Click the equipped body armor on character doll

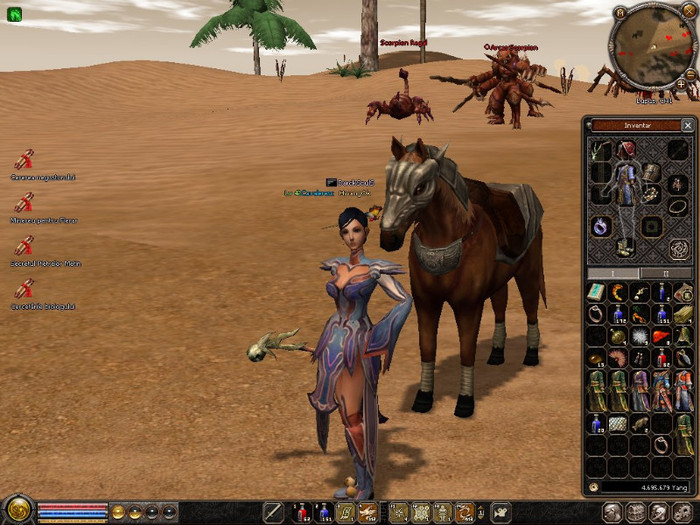click(x=626, y=190)
